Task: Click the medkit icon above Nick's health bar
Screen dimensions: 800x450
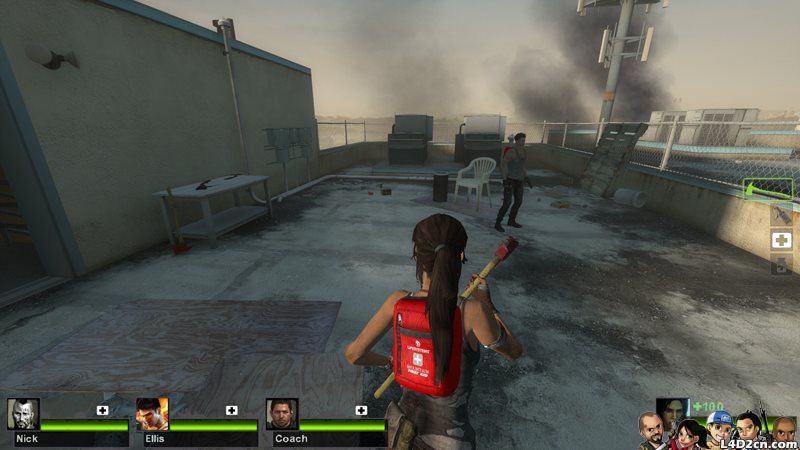Action: tap(102, 410)
